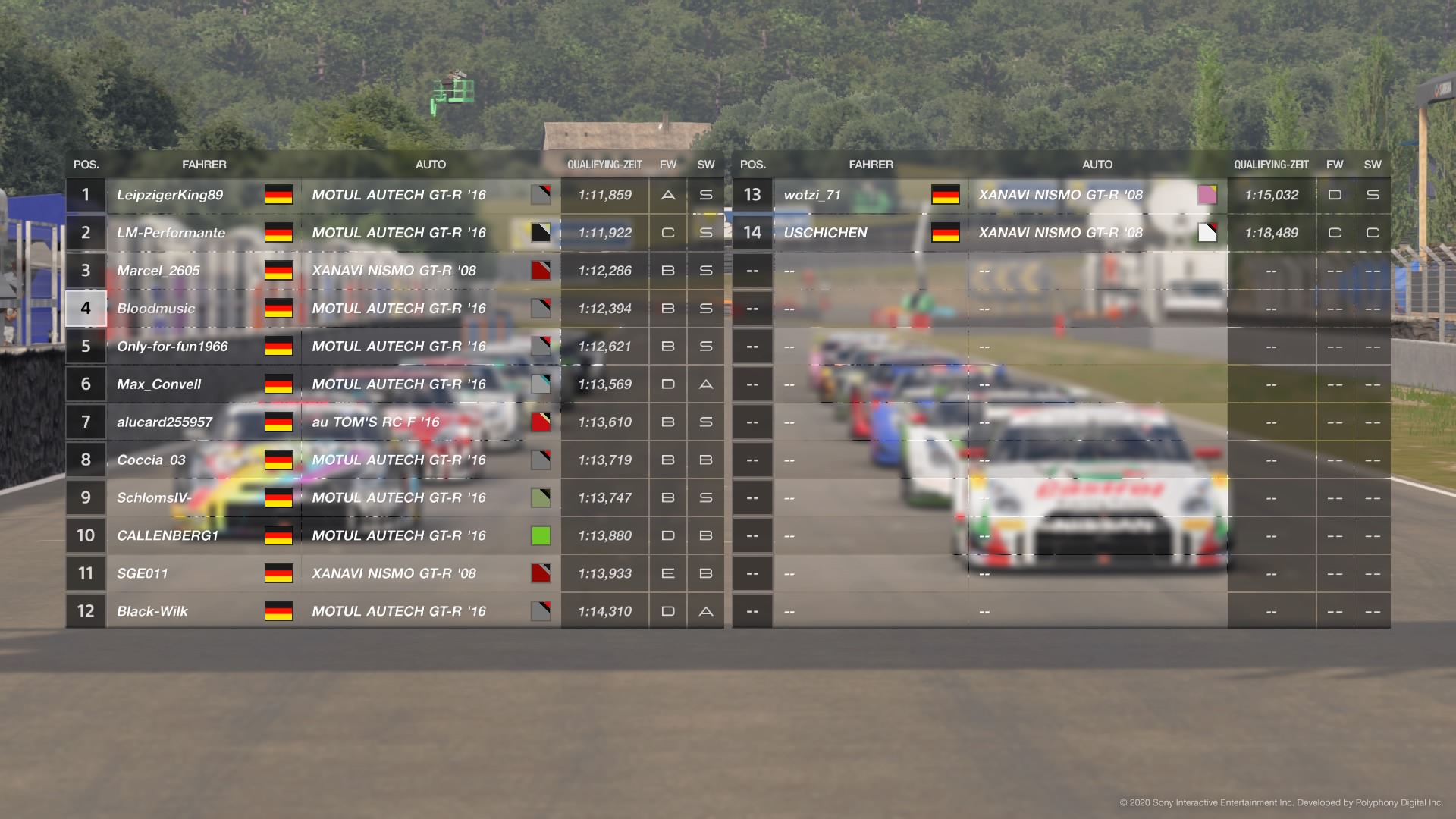The width and height of the screenshot is (1456, 819).
Task: Click the flag icon beside Black-Wilk
Action: (x=278, y=610)
